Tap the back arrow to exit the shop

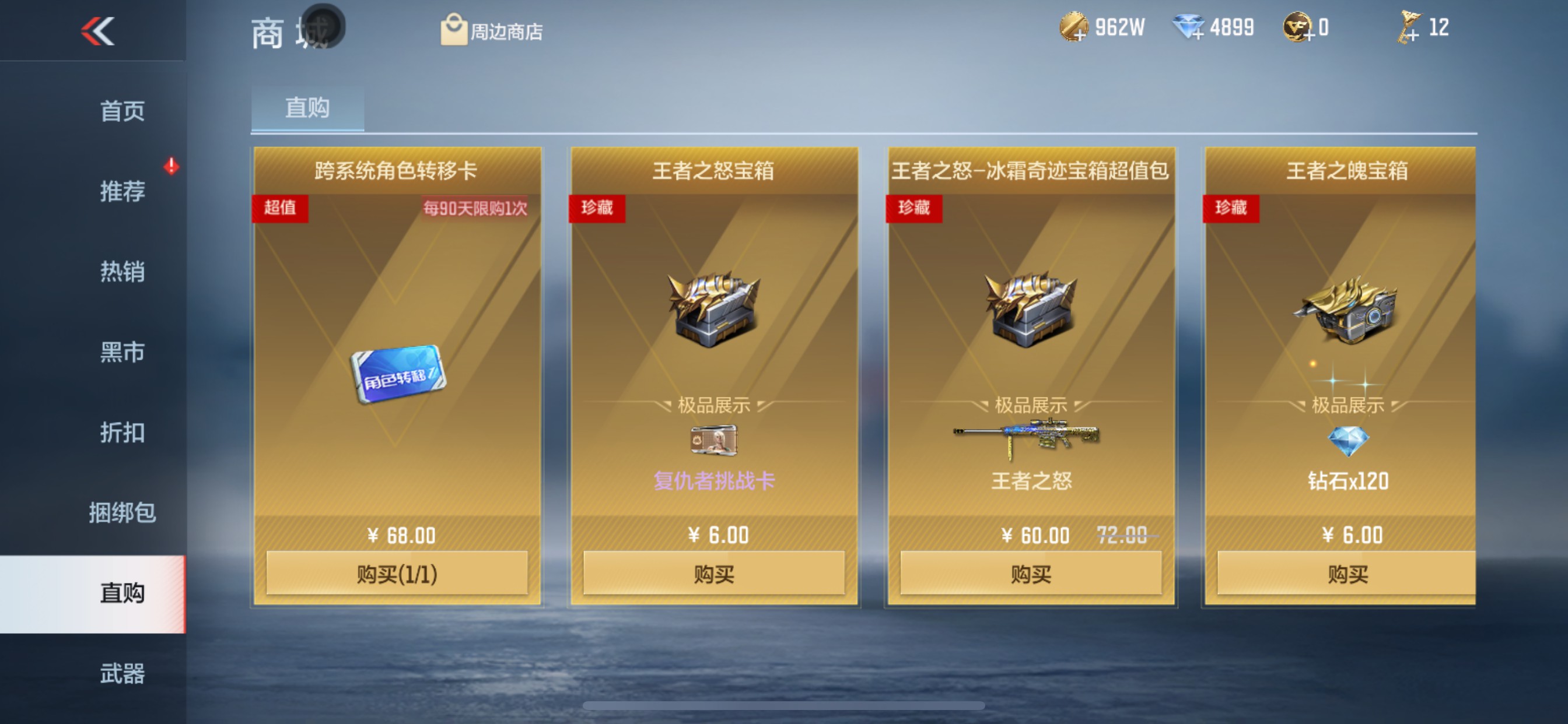pyautogui.click(x=97, y=31)
